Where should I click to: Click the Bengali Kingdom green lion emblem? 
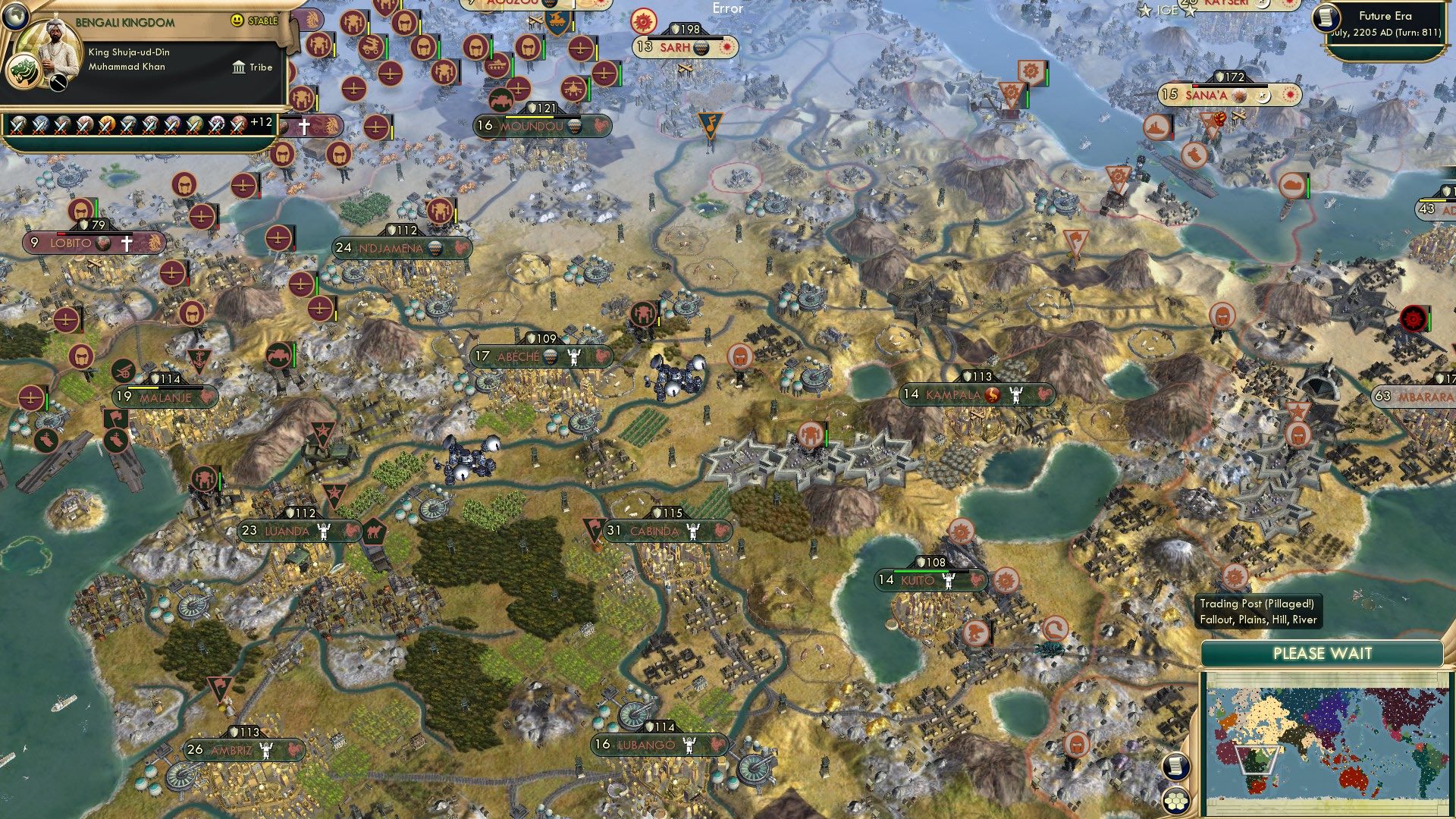coord(25,70)
